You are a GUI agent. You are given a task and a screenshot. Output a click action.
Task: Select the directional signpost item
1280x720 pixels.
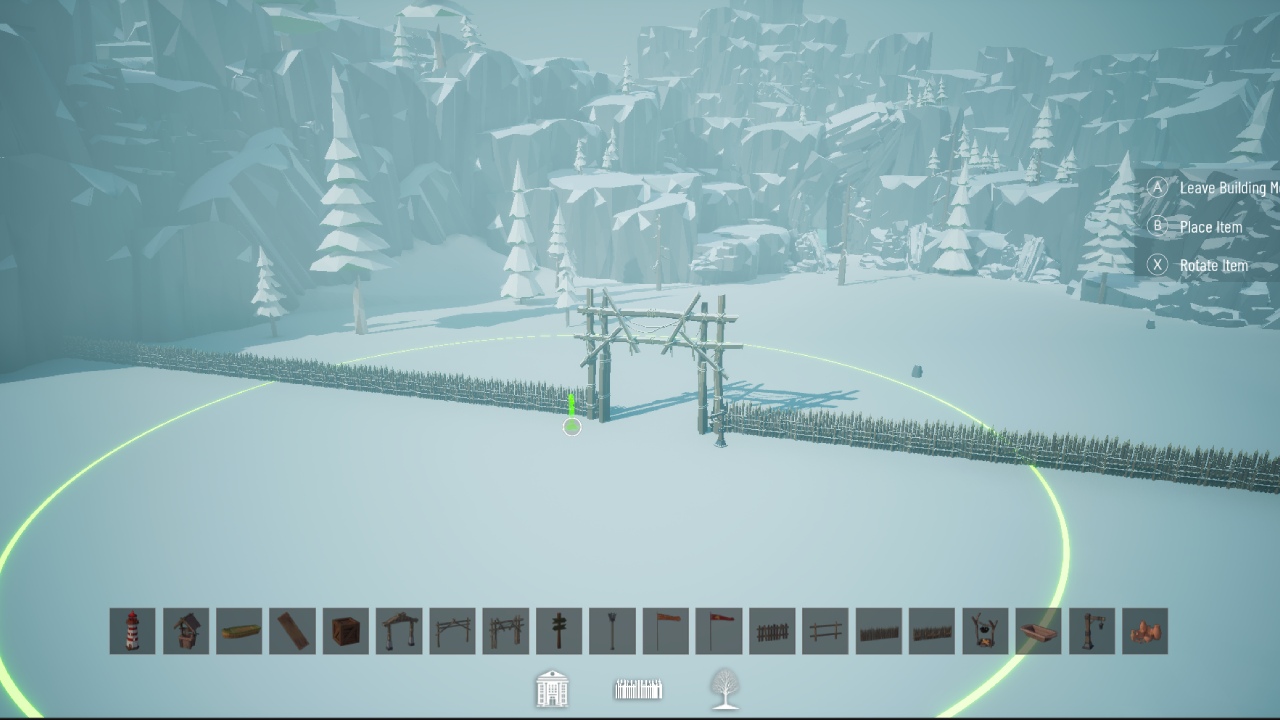(x=559, y=630)
